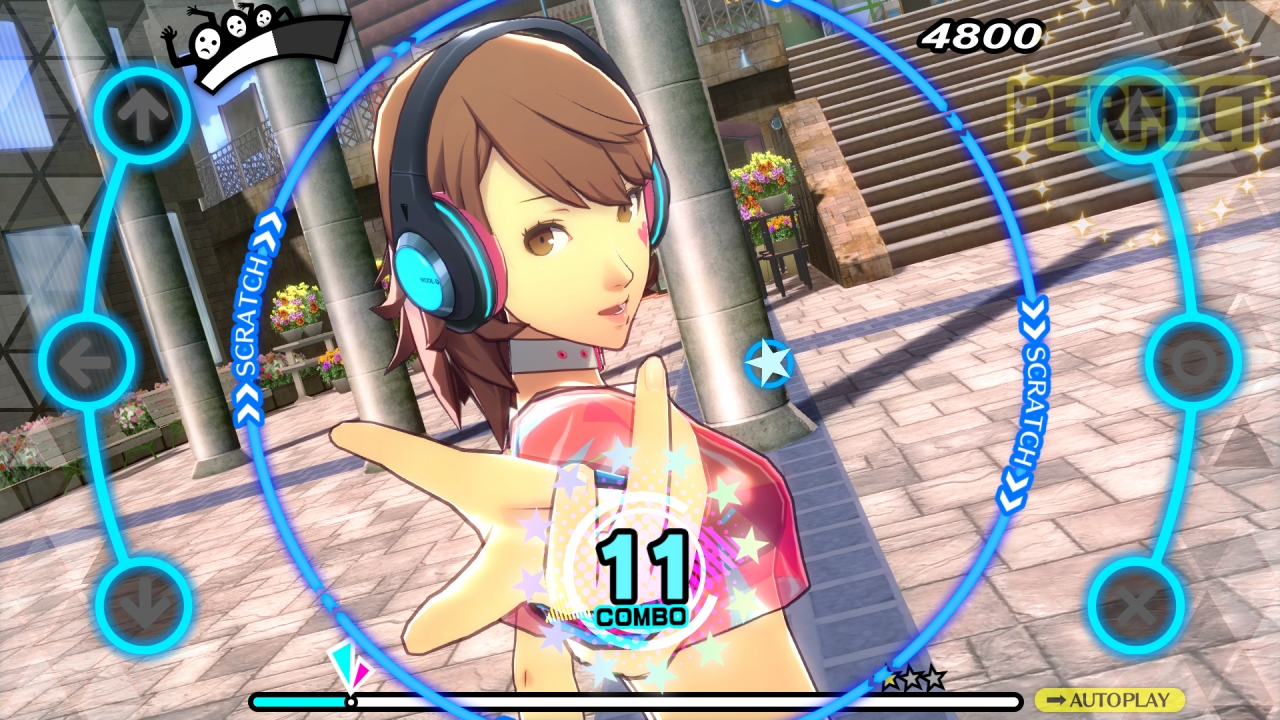
Task: Click the star scratch note near the dancer
Action: [x=770, y=364]
